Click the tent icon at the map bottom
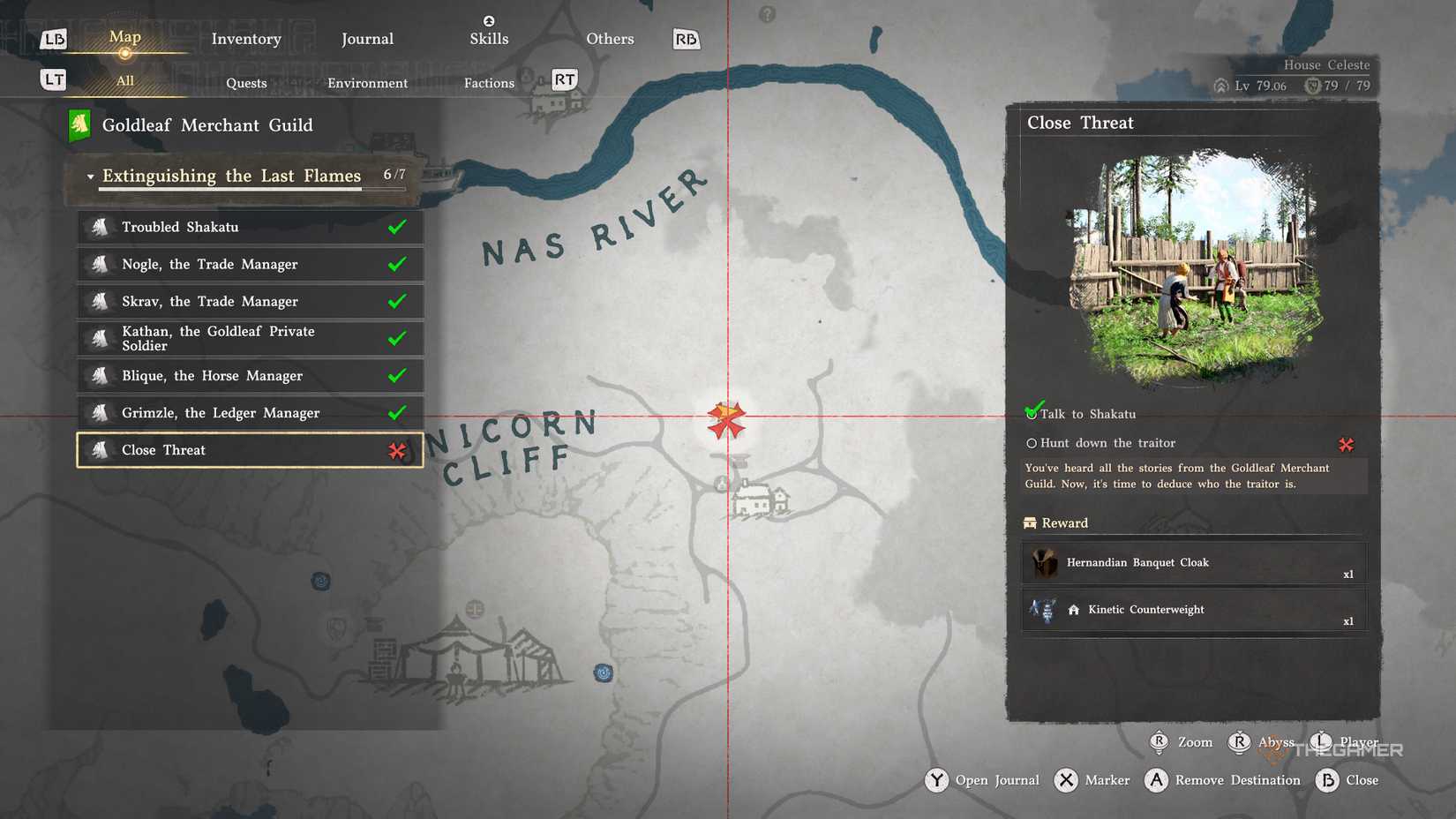The image size is (1456, 819). 459,654
